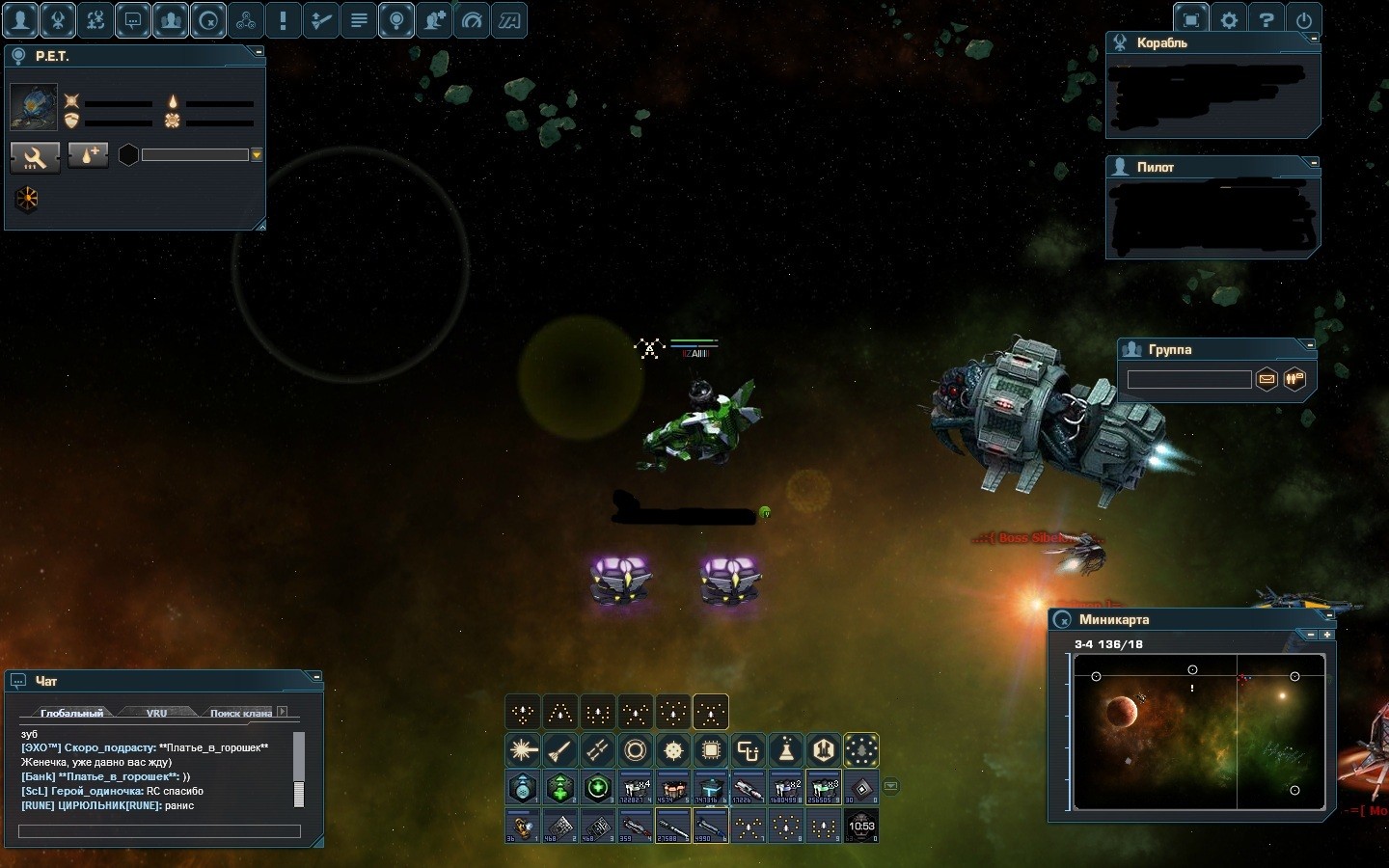Open the settings gear menu
The height and width of the screenshot is (868, 1389).
pyautogui.click(x=1229, y=19)
